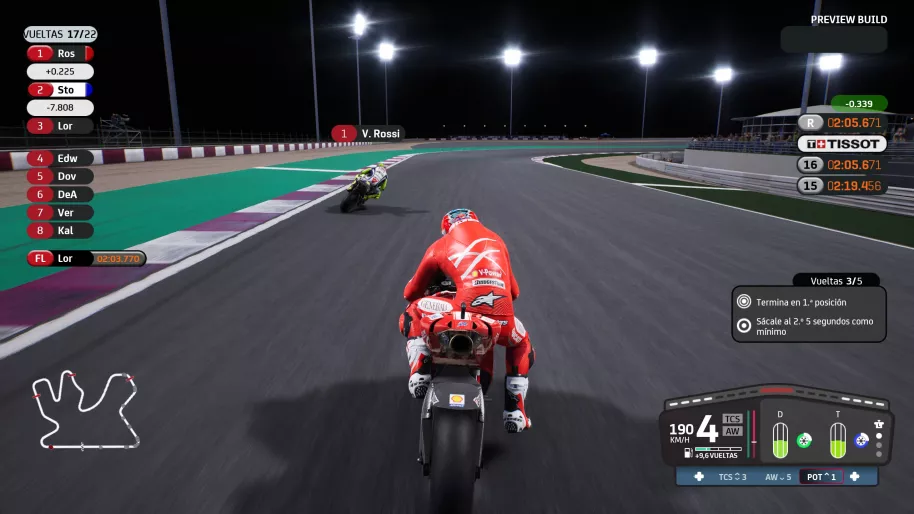Select the FL Lor fastest lap panel
The height and width of the screenshot is (514, 914).
click(86, 258)
